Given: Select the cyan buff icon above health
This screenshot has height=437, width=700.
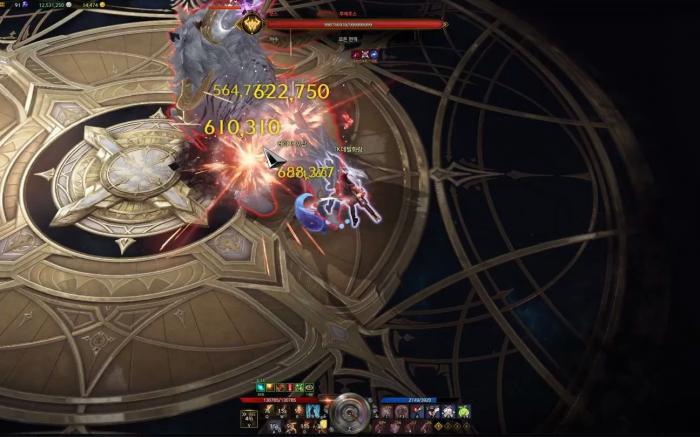Looking at the screenshot, I should (261, 387).
